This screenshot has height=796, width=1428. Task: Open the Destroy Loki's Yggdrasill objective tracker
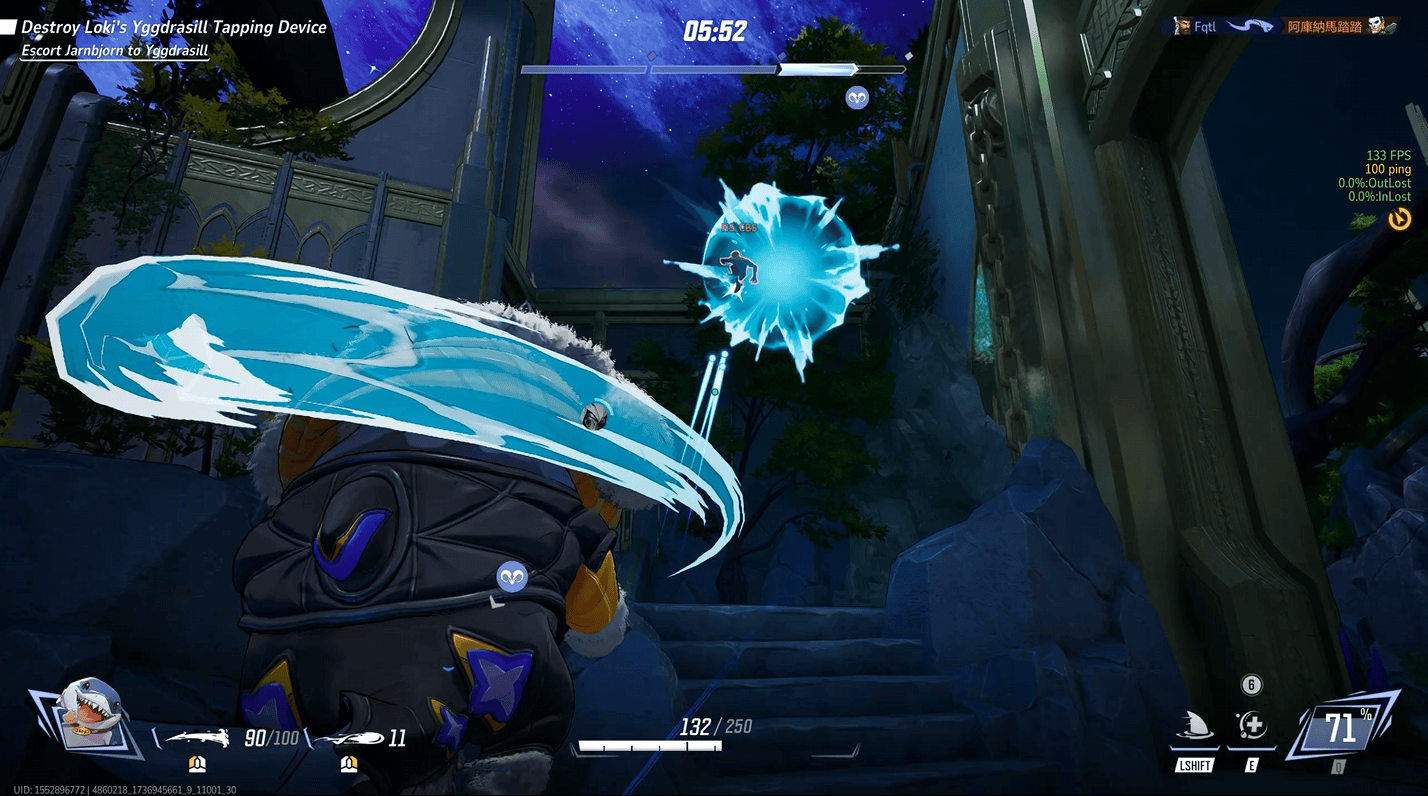pos(172,28)
